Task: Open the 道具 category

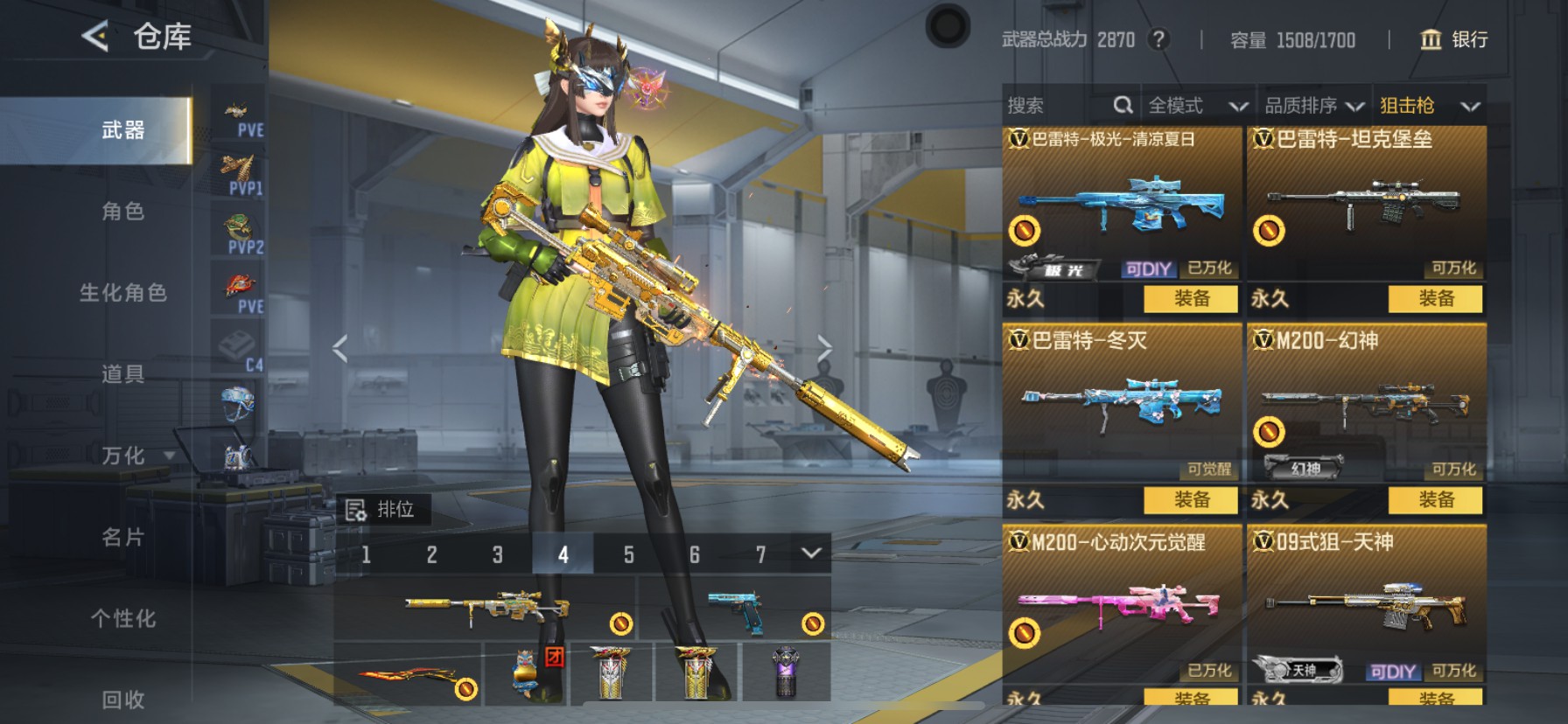Action: click(x=122, y=374)
